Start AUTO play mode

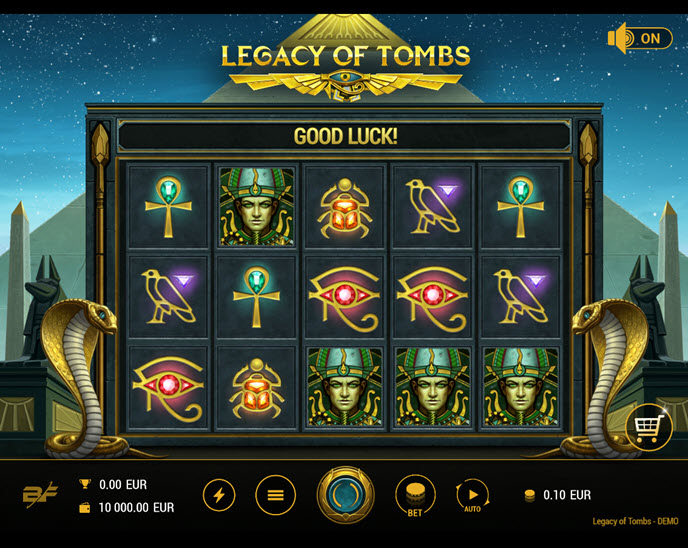pyautogui.click(x=471, y=495)
